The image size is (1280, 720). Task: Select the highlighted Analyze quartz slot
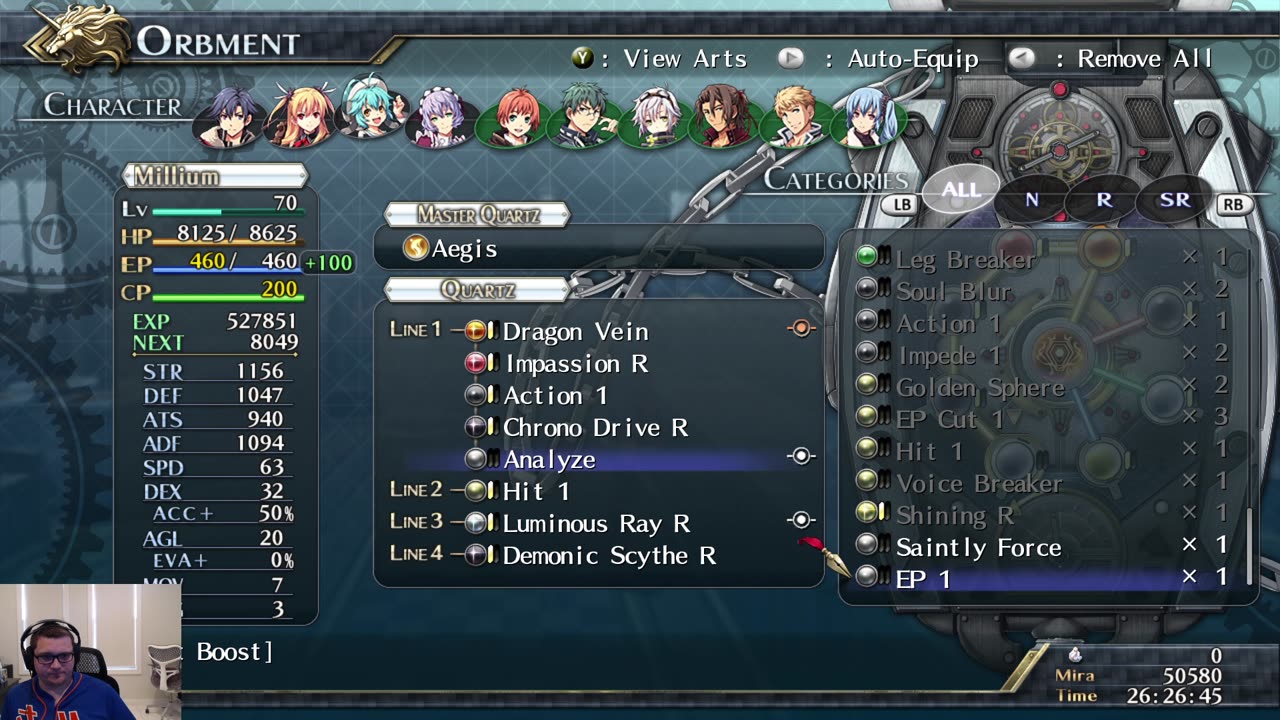549,460
